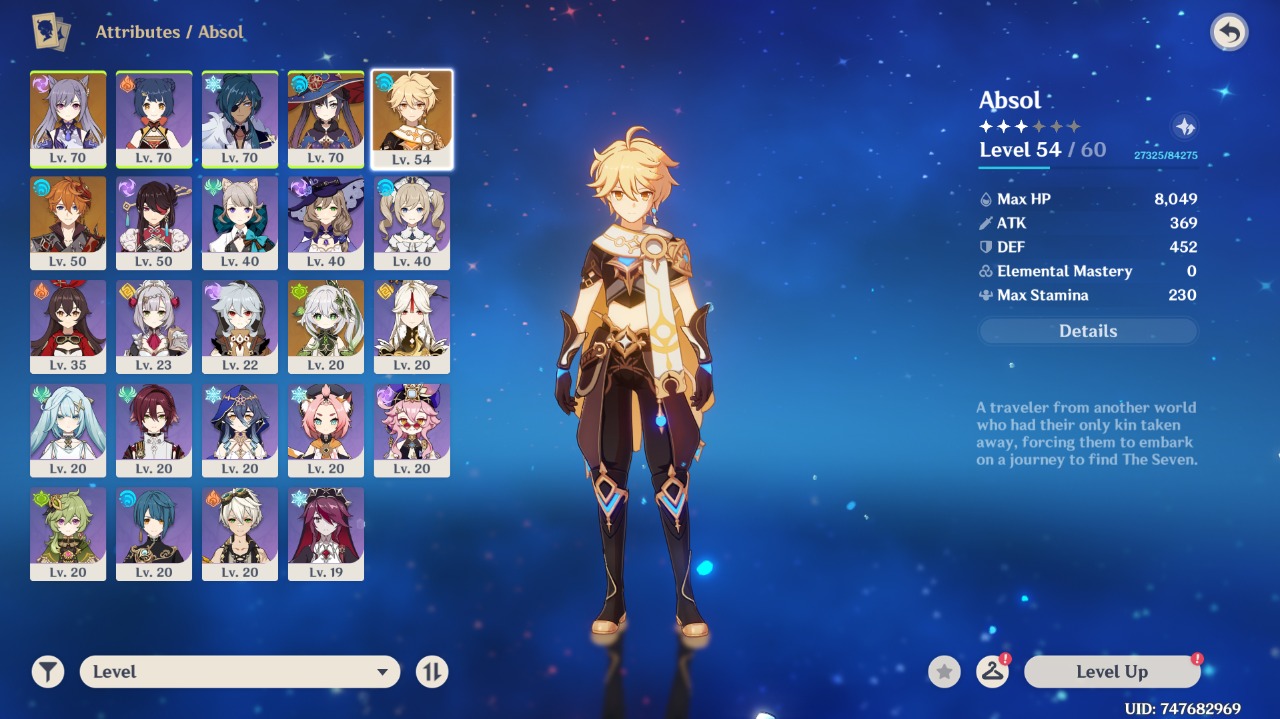1280x719 pixels.
Task: Choose pink-haired Diona's portrait
Action: click(x=326, y=430)
